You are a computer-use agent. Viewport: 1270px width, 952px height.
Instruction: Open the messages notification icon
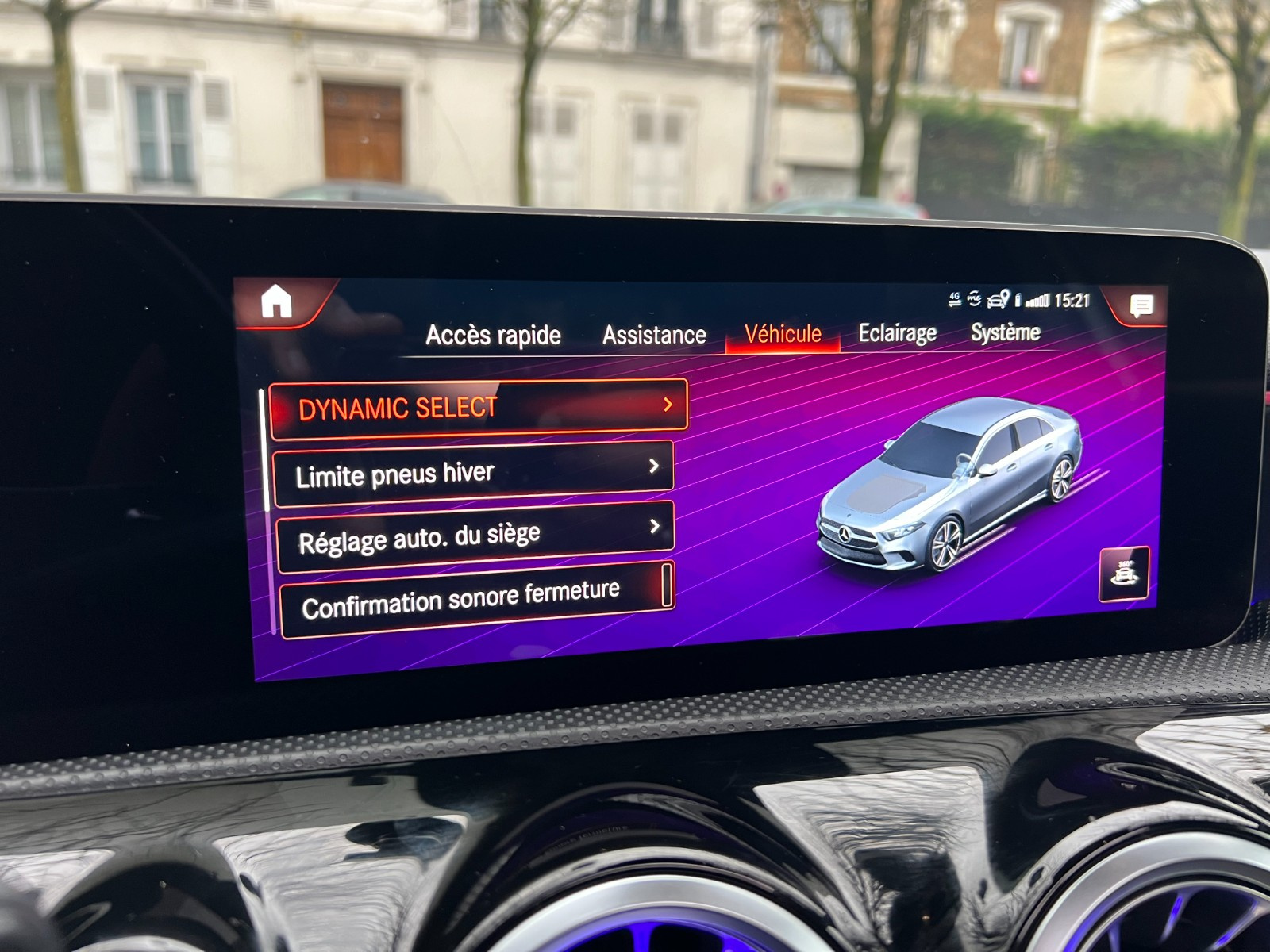tap(1141, 305)
